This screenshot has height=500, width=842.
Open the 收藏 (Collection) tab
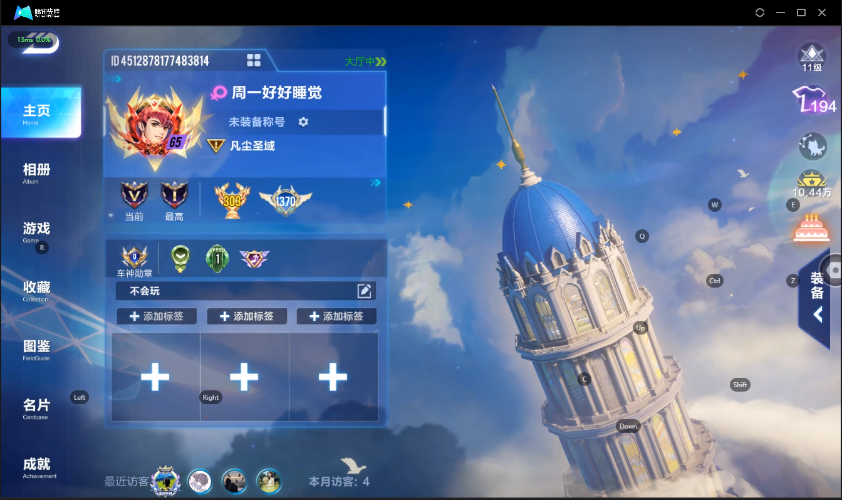37,290
